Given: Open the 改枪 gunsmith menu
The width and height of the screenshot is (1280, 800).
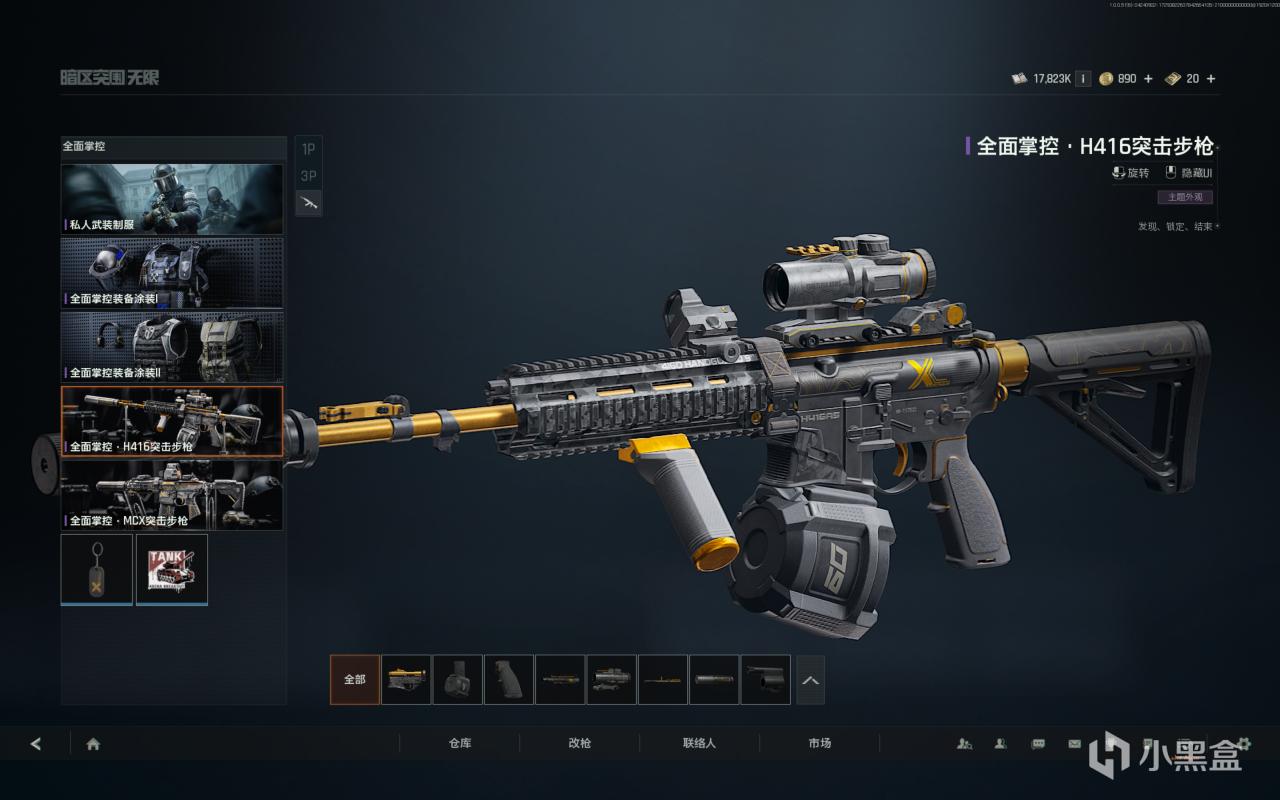Looking at the screenshot, I should [x=580, y=743].
